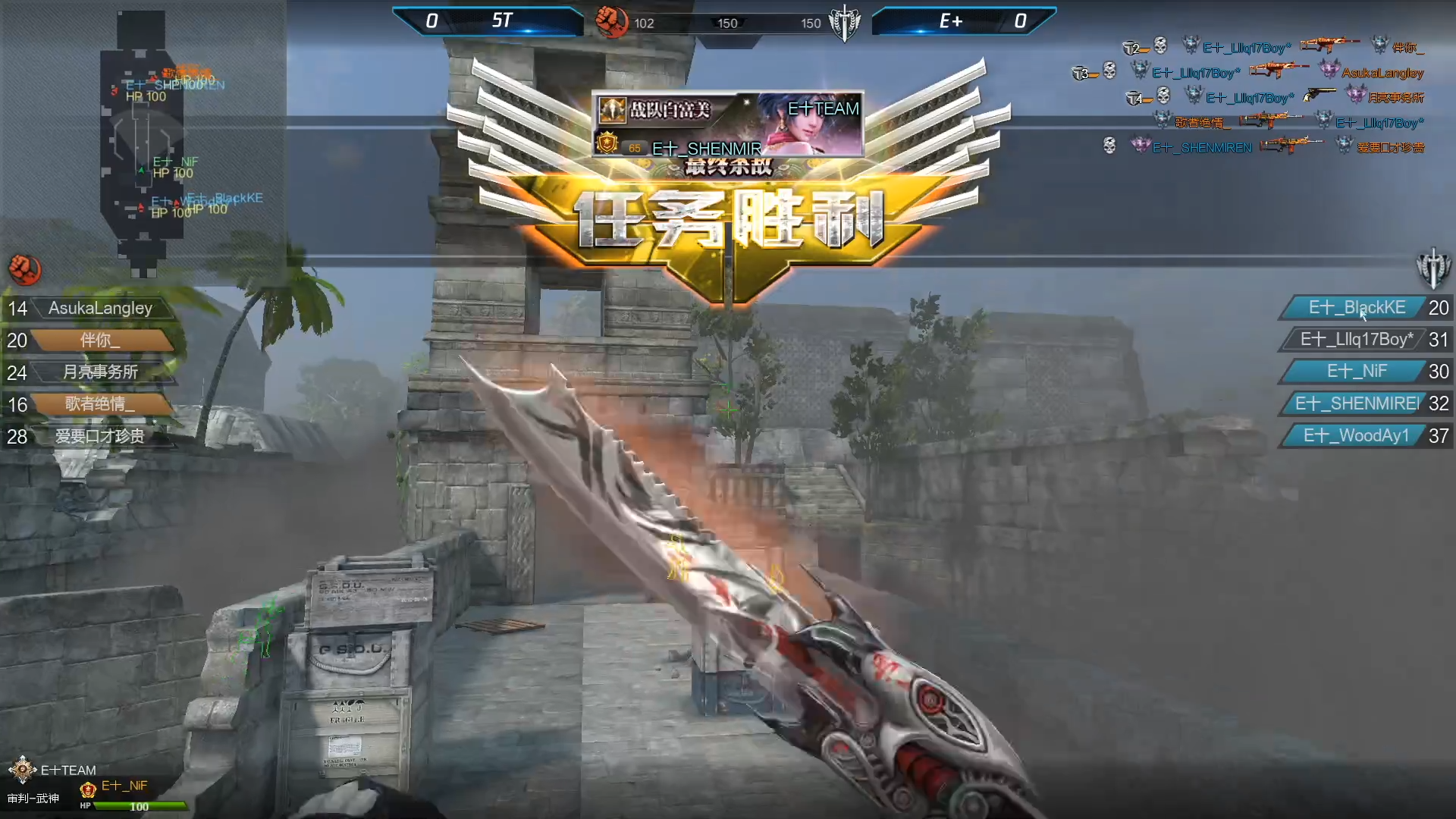Open the final kill player card
The height and width of the screenshot is (819, 1456).
(x=727, y=124)
